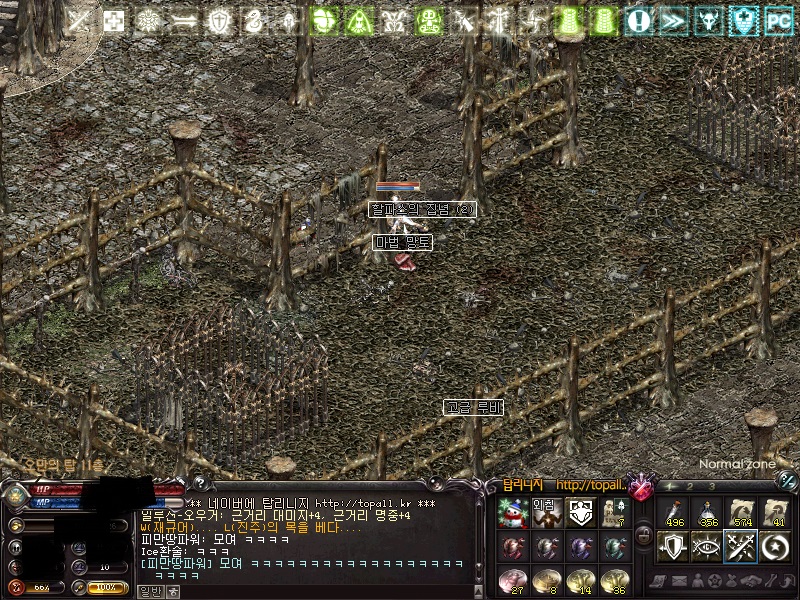Screen dimensions: 800x600
Task: Click the double-arrow haste buff icon
Action: 674,19
